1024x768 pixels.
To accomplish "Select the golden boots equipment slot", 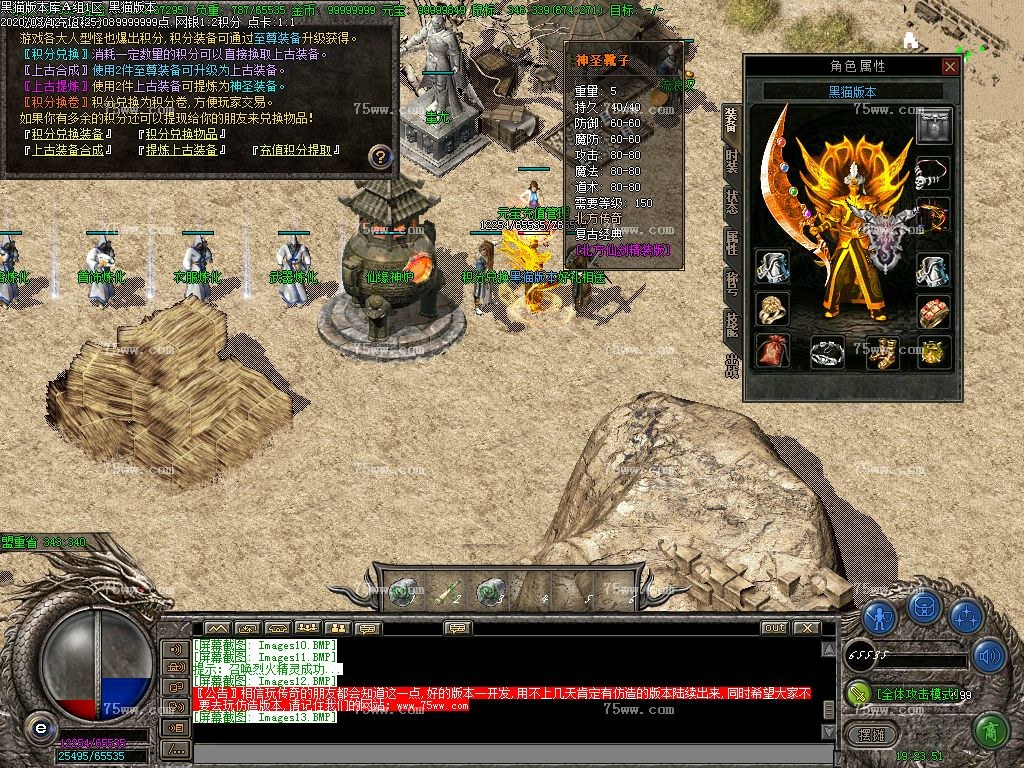I will 881,351.
